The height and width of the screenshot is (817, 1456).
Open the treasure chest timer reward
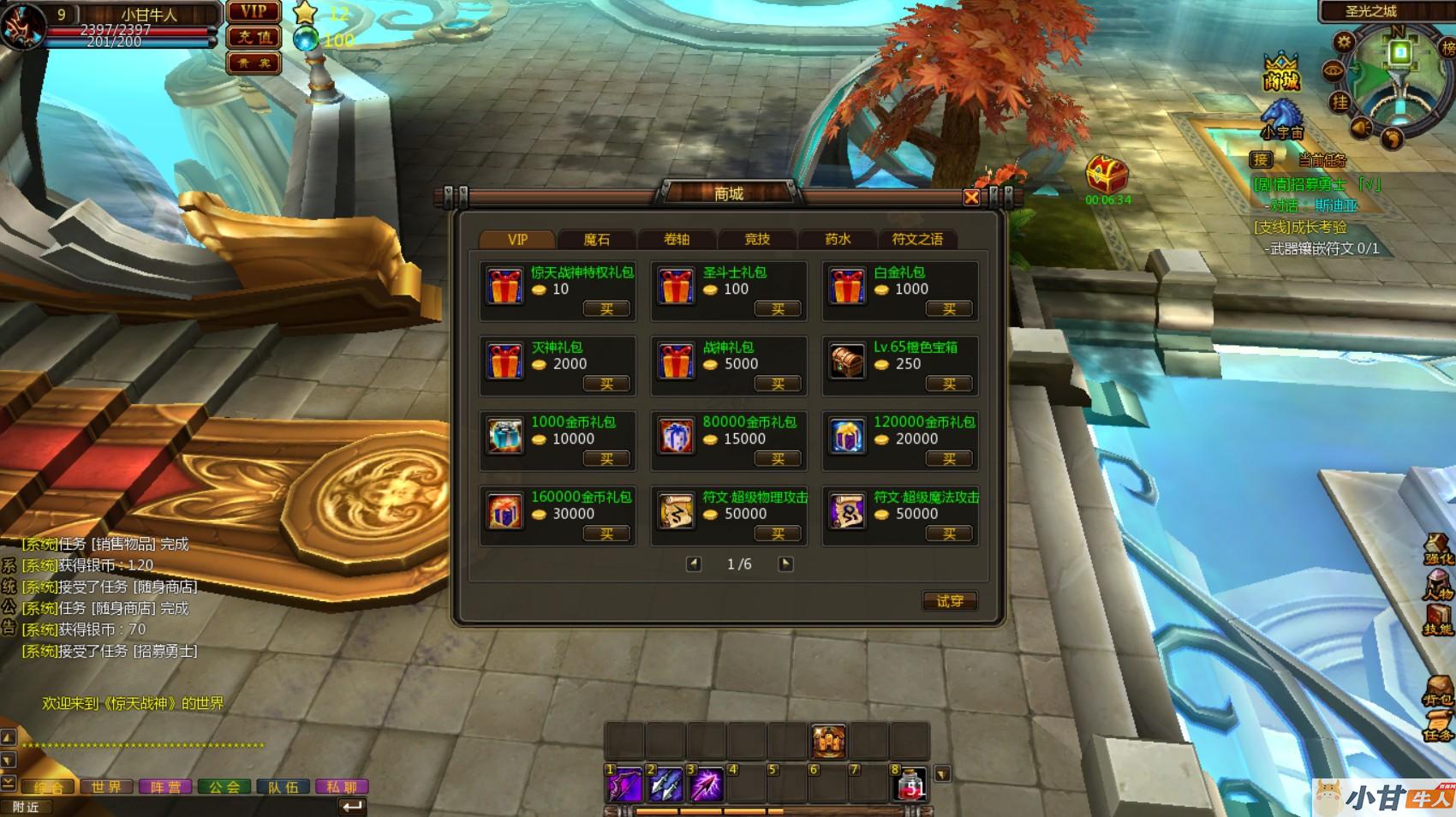pyautogui.click(x=1107, y=176)
